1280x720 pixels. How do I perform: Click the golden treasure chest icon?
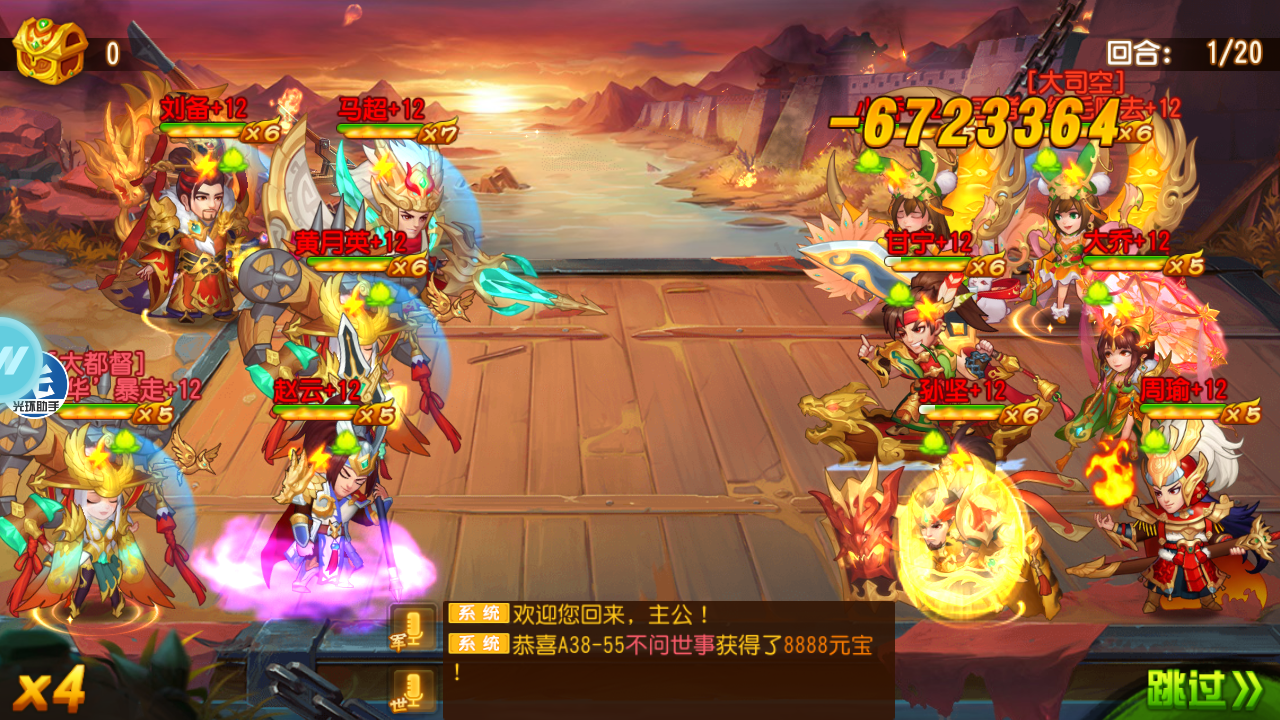[48, 50]
